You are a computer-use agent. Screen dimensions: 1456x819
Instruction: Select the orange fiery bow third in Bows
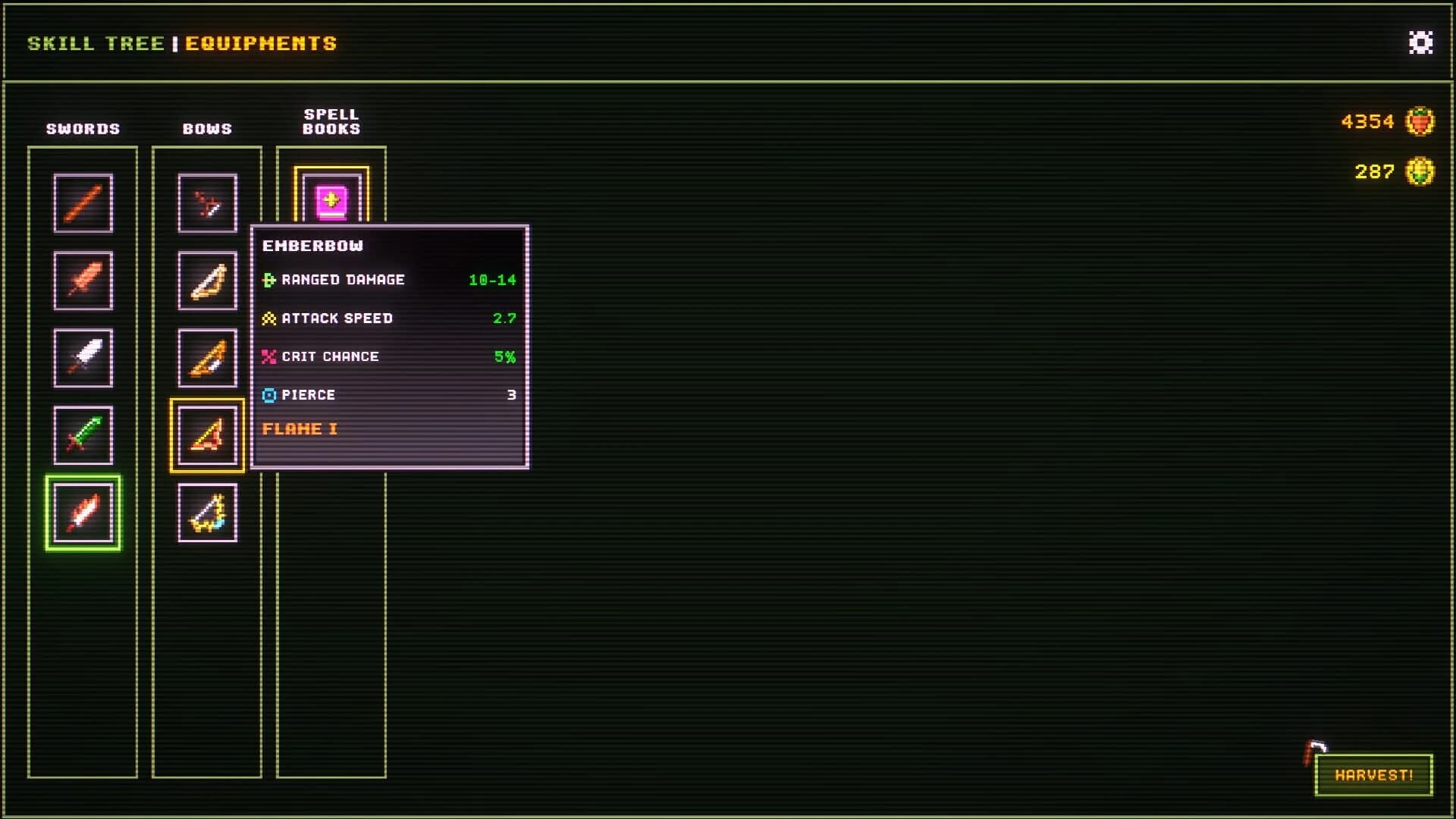206,357
